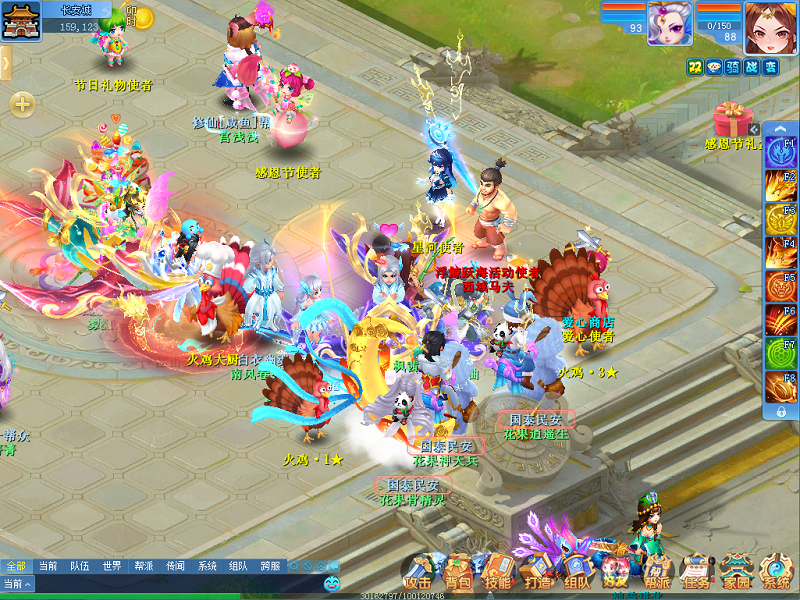Expand the left side panel arrow

click(x=5, y=63)
